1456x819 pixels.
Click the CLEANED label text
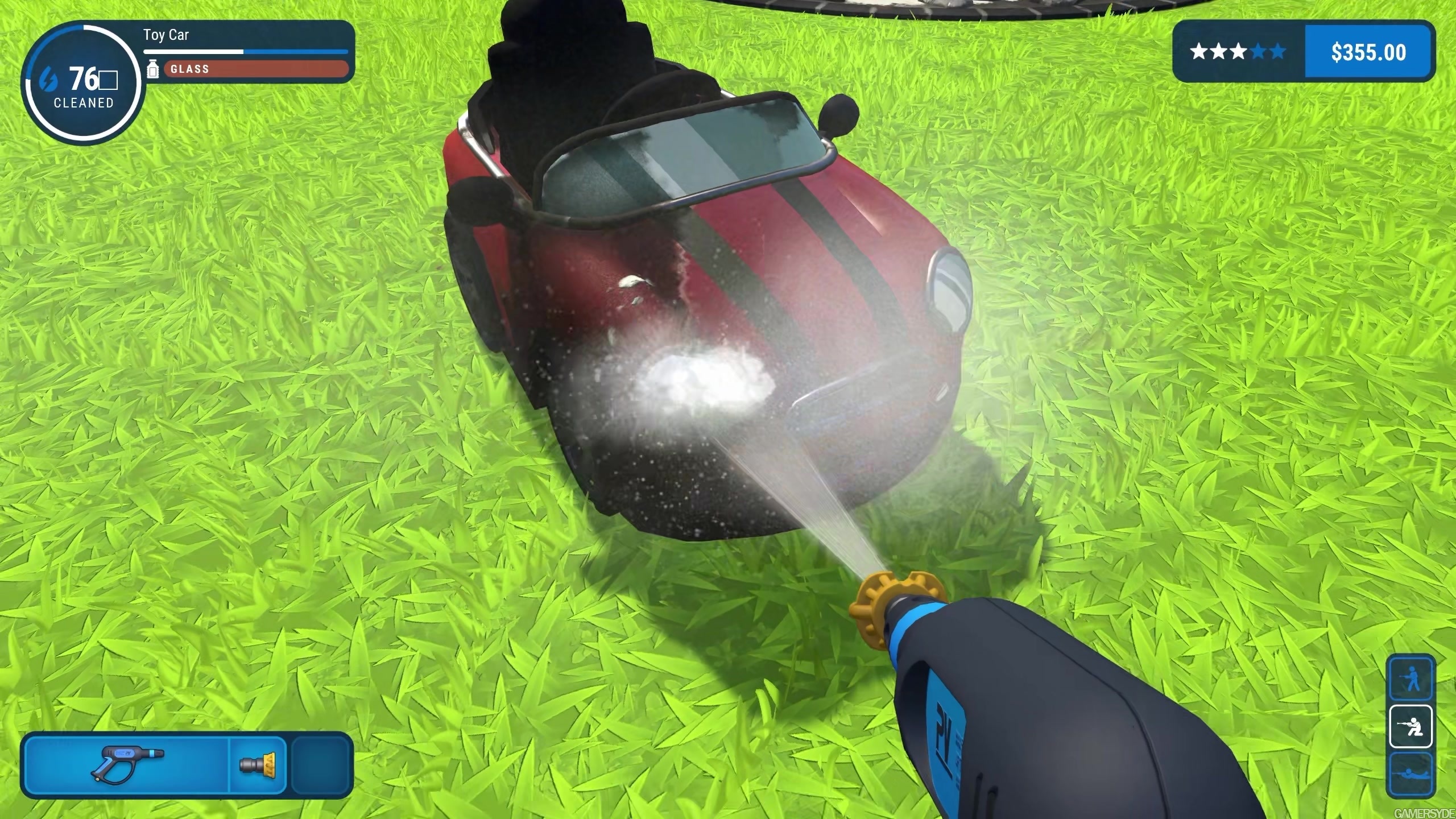[83, 103]
